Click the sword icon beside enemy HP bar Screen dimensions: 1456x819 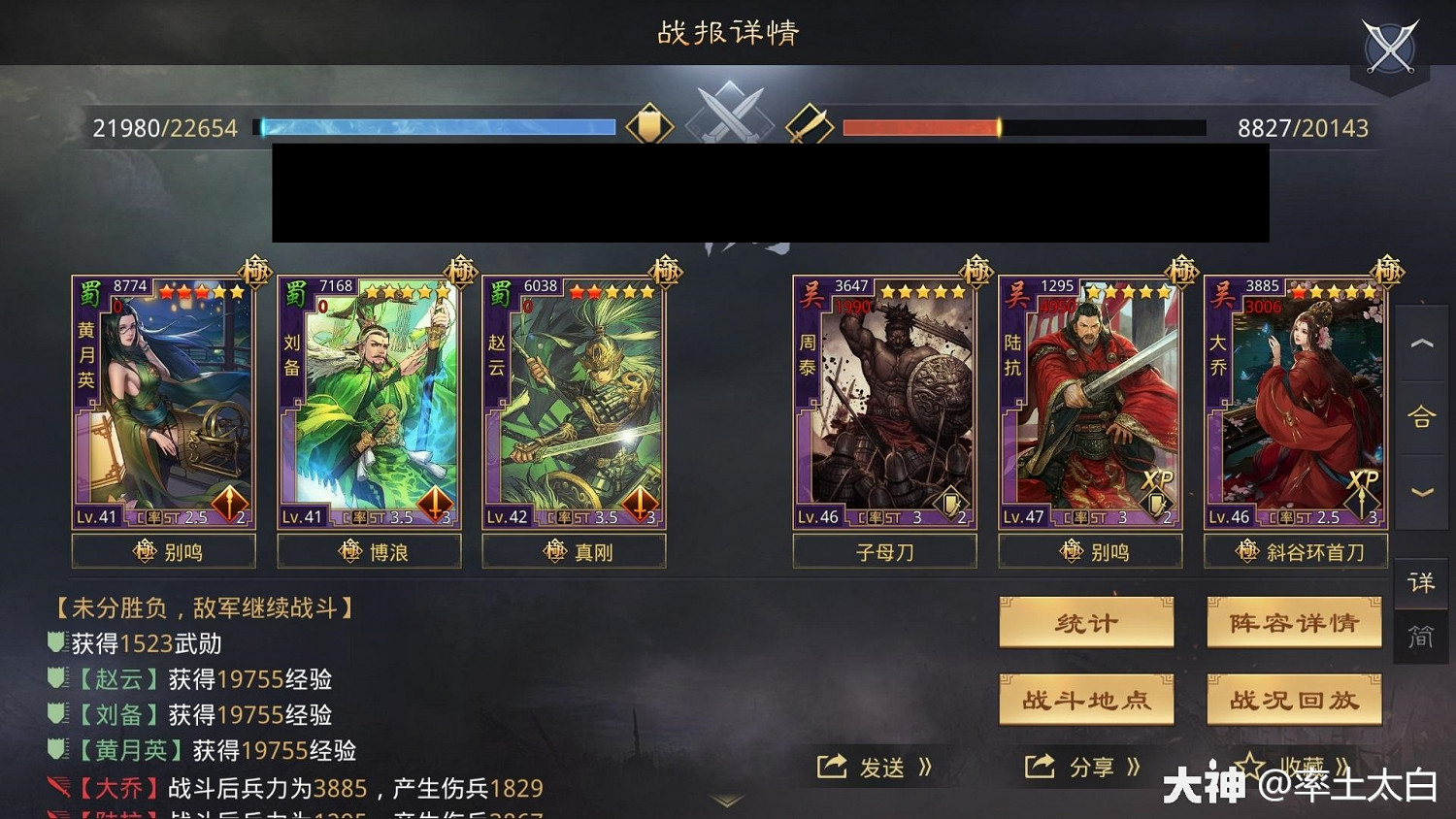(809, 124)
